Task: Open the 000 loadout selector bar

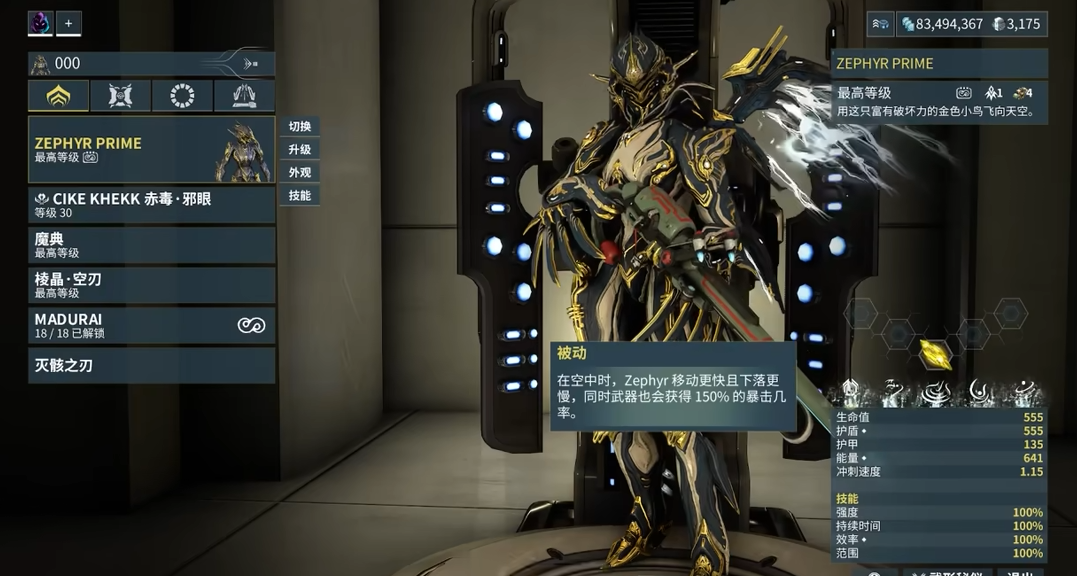Action: (151, 64)
